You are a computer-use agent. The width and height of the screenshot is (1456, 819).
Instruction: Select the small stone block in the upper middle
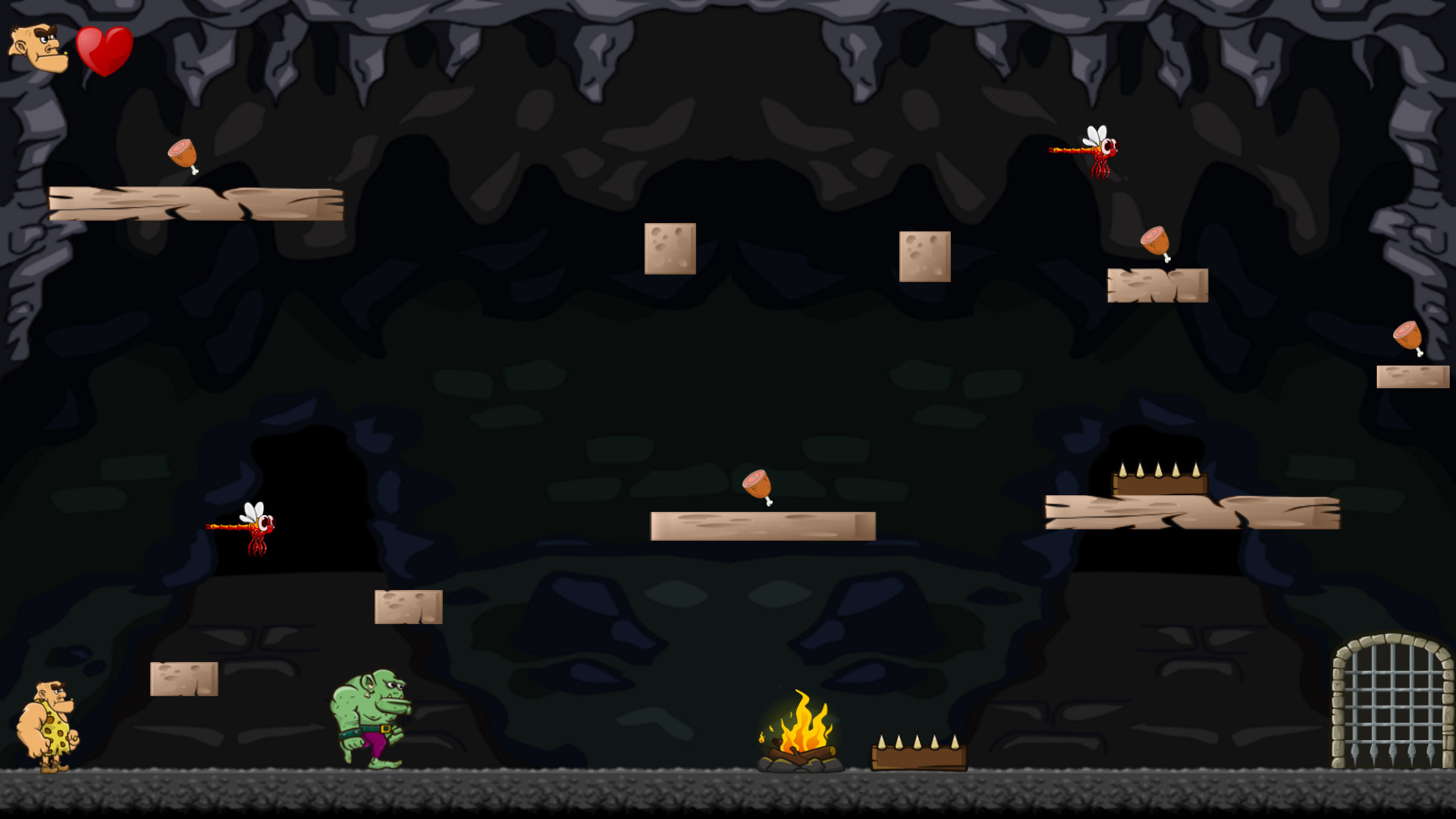click(670, 247)
